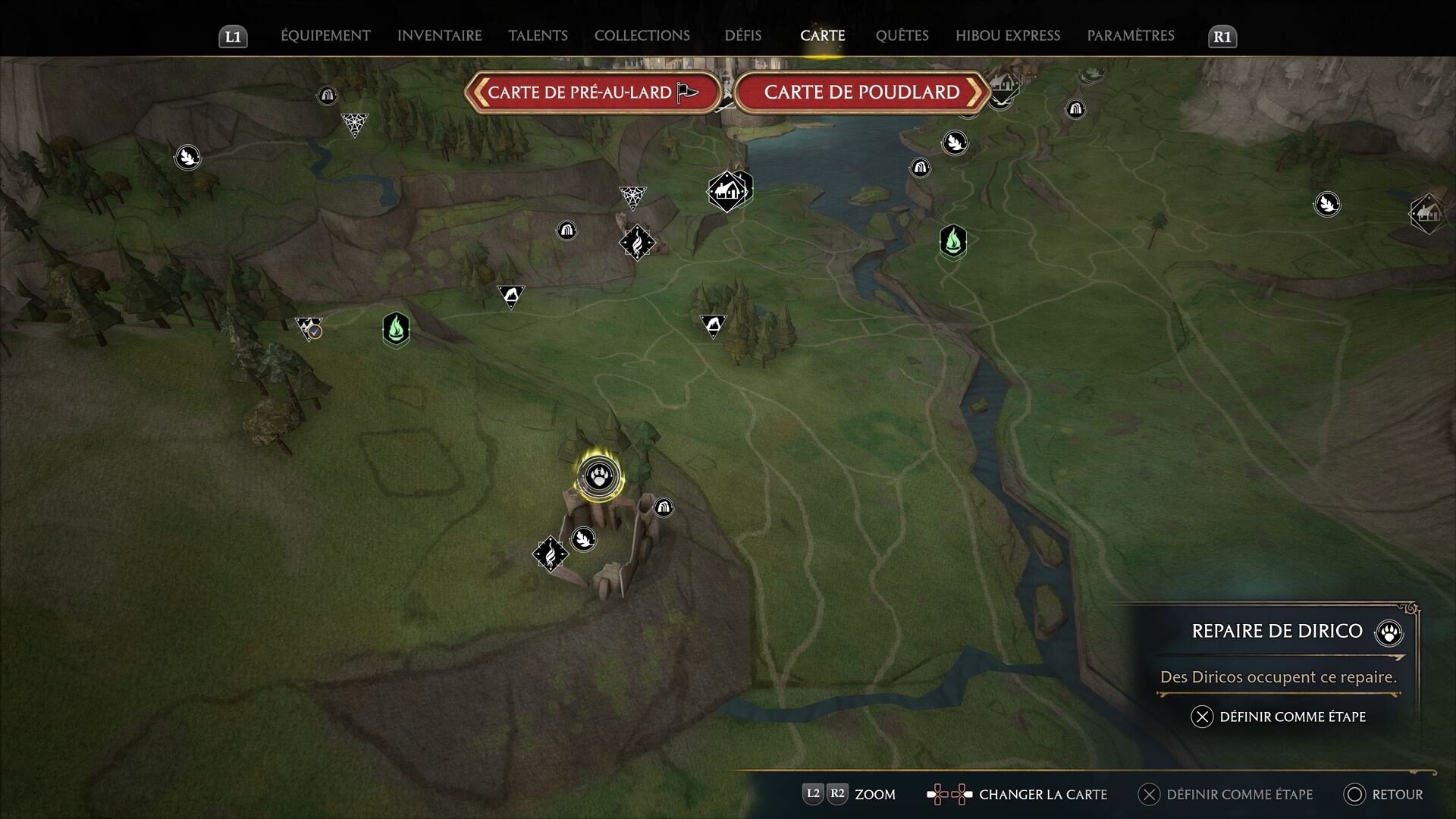The height and width of the screenshot is (819, 1456).
Task: Go to the Défis tab
Action: 742,36
